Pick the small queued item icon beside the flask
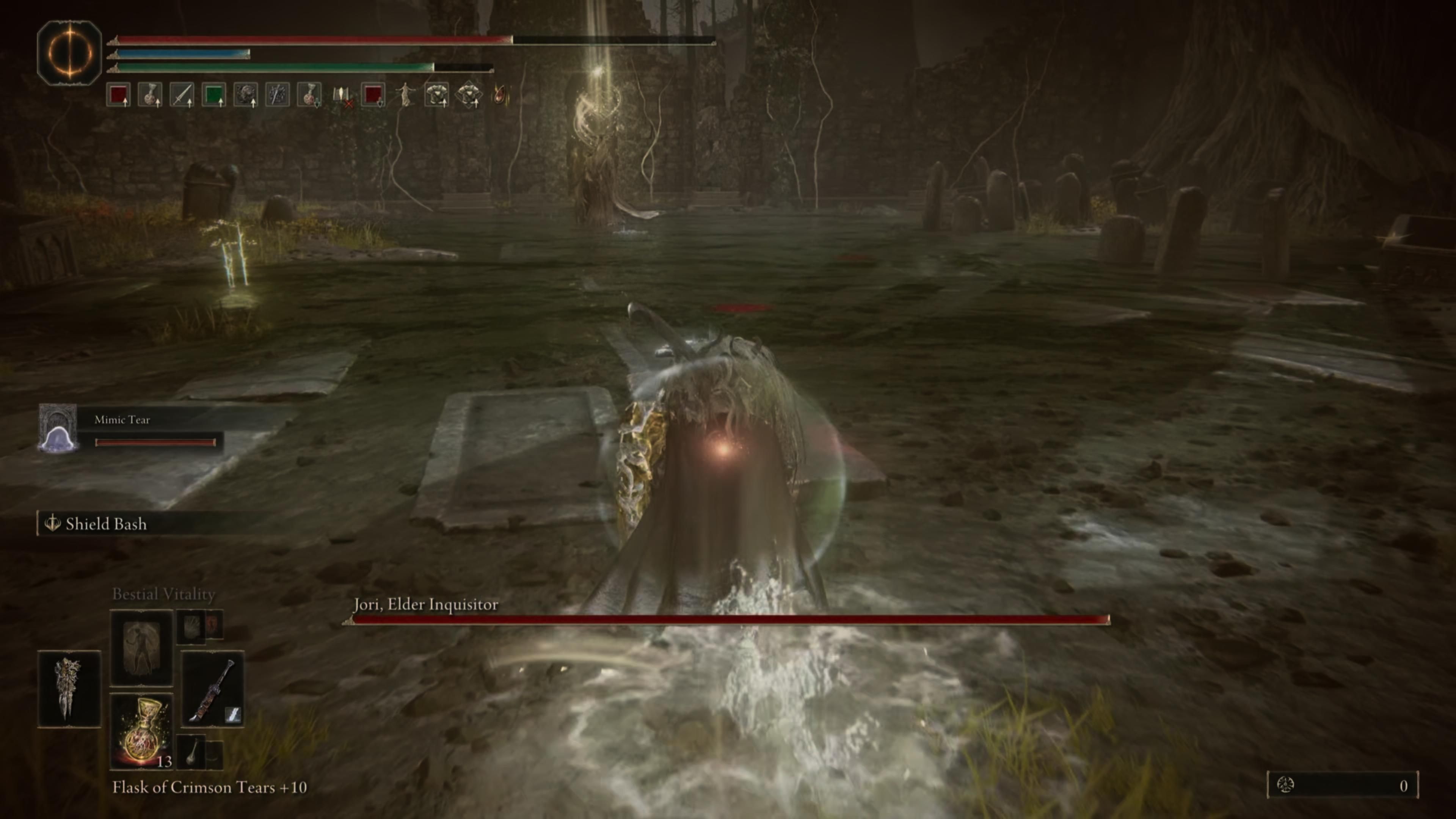 tap(192, 752)
